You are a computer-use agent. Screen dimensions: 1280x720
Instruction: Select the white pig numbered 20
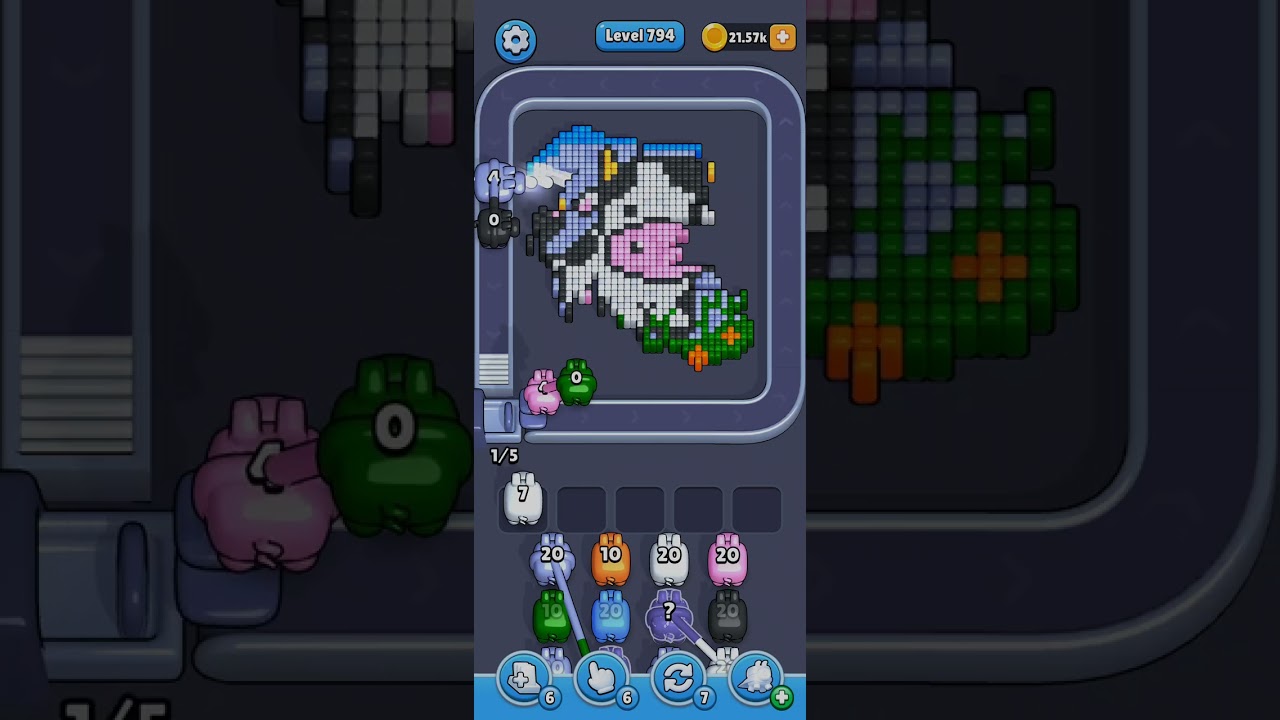click(x=669, y=562)
